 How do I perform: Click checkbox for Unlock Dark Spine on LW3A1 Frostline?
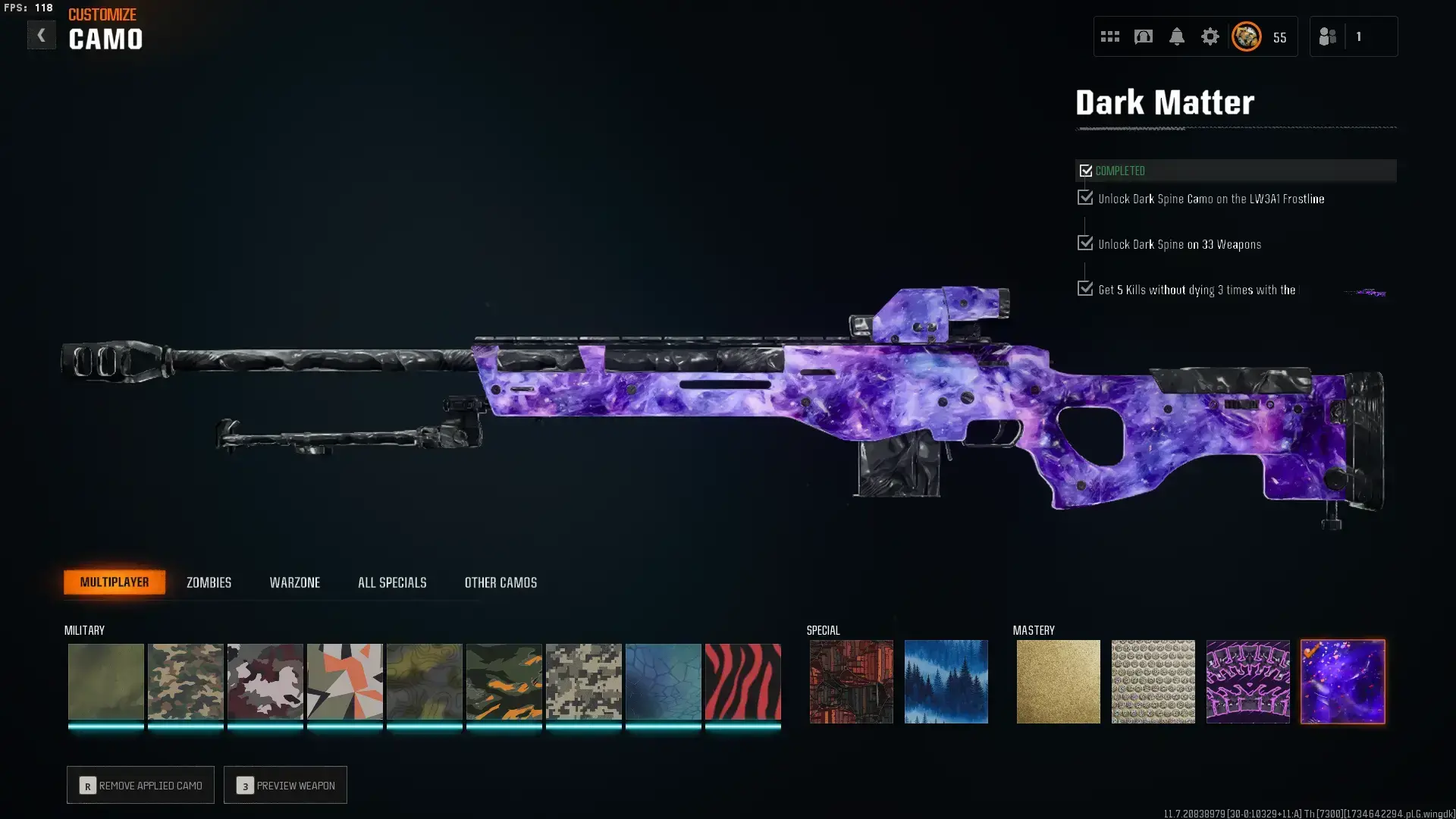pos(1084,198)
